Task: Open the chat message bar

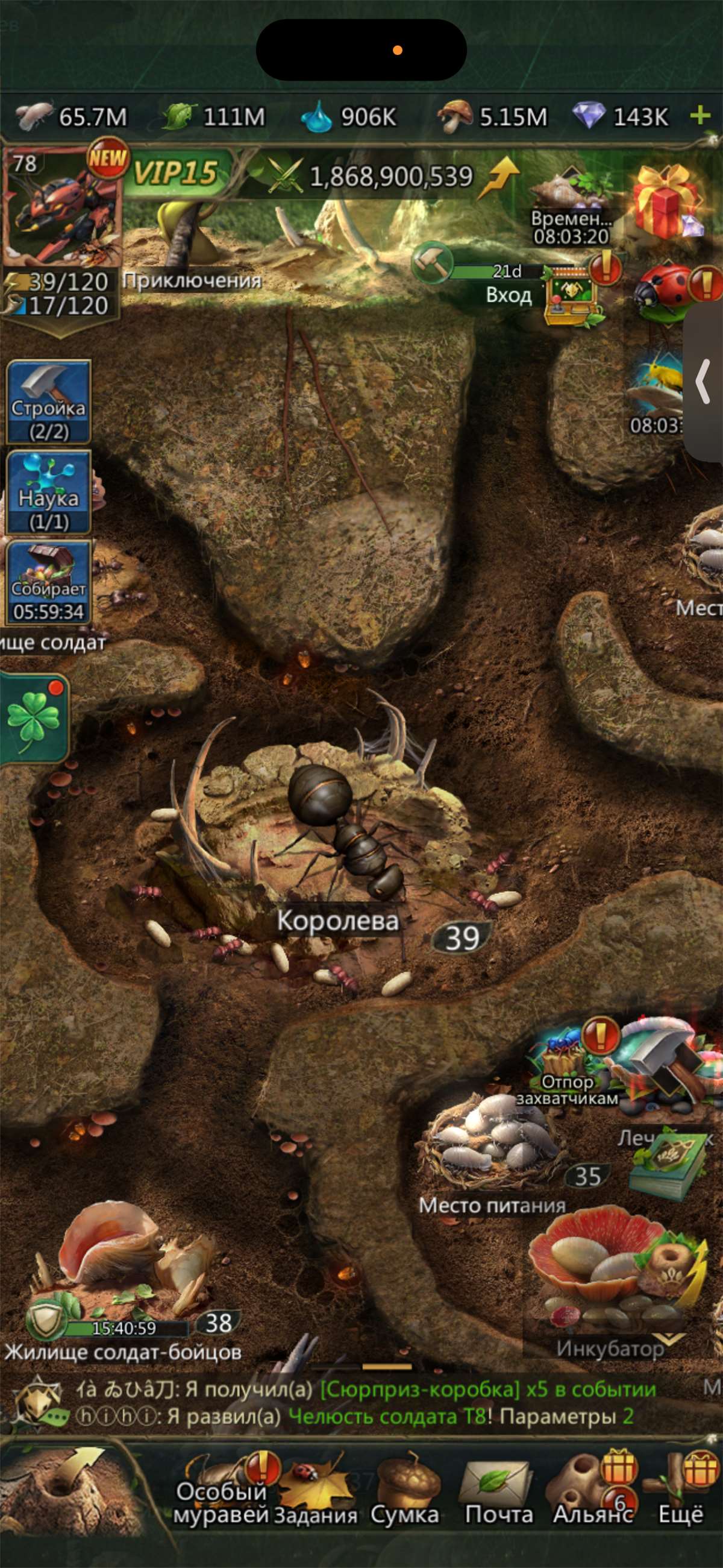Action: (x=365, y=1403)
